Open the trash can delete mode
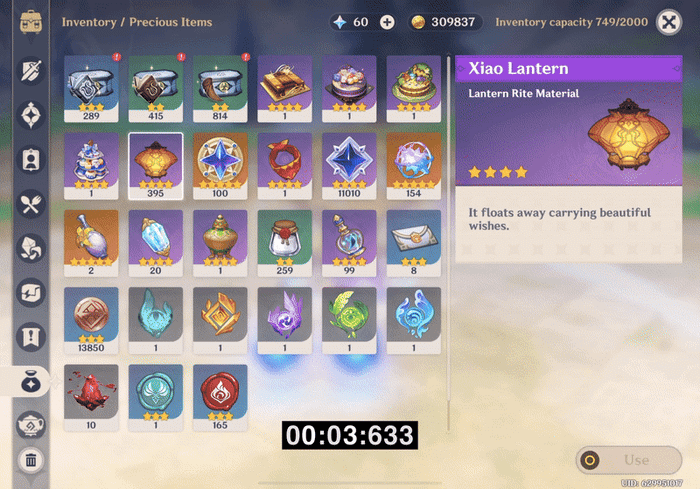This screenshot has width=700, height=489. [31, 461]
